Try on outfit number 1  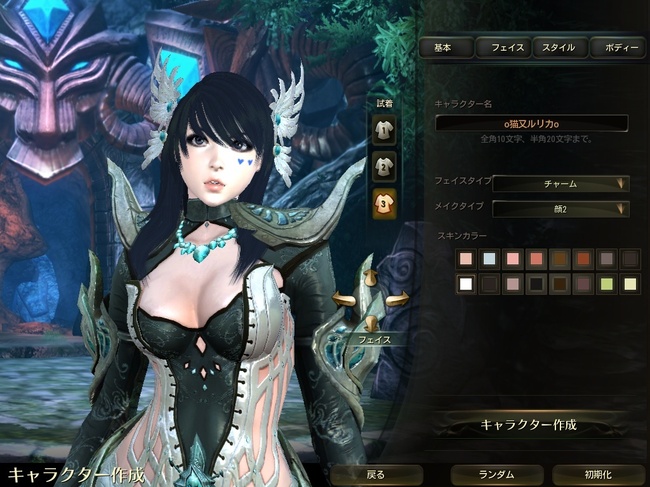click(x=384, y=129)
